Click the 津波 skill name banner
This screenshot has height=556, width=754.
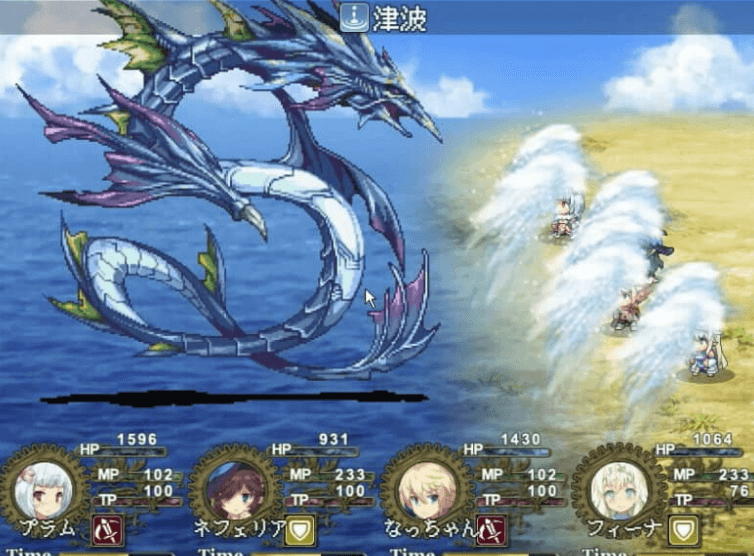[x=377, y=17]
